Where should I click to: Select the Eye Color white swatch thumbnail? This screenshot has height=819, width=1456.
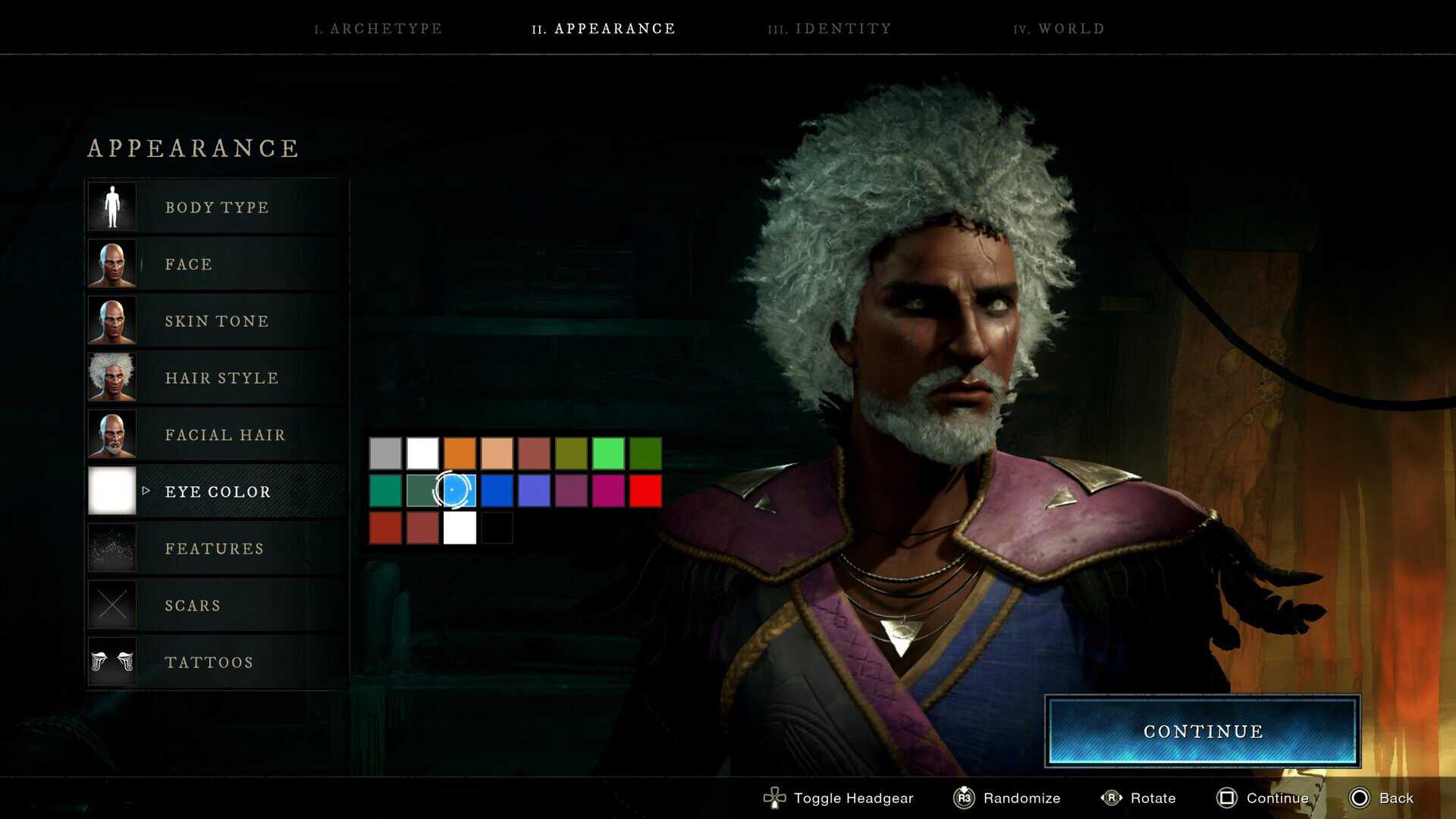111,491
